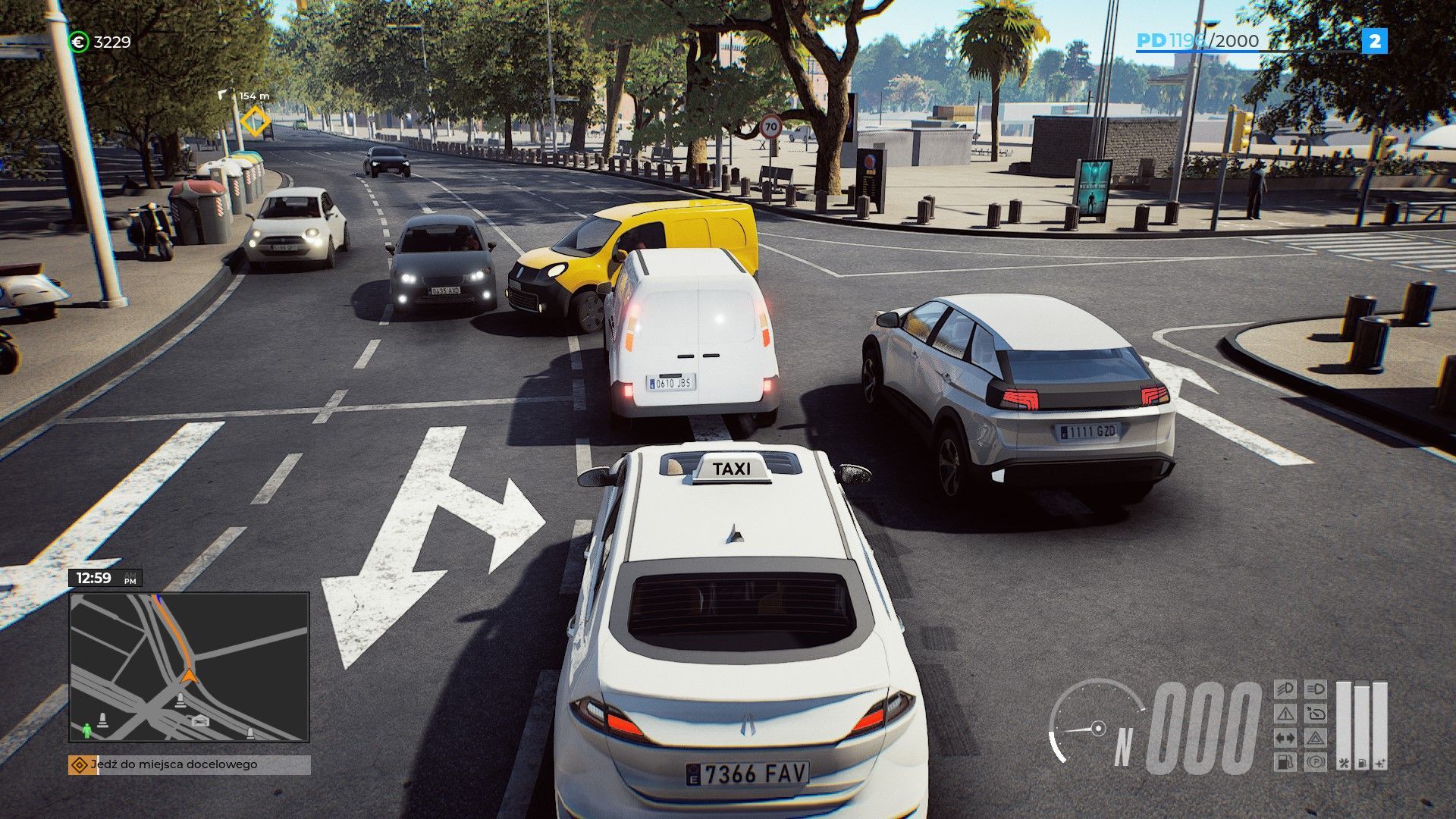This screenshot has width=1456, height=819.
Task: Toggle the speed limiter indicator
Action: (x=1316, y=714)
